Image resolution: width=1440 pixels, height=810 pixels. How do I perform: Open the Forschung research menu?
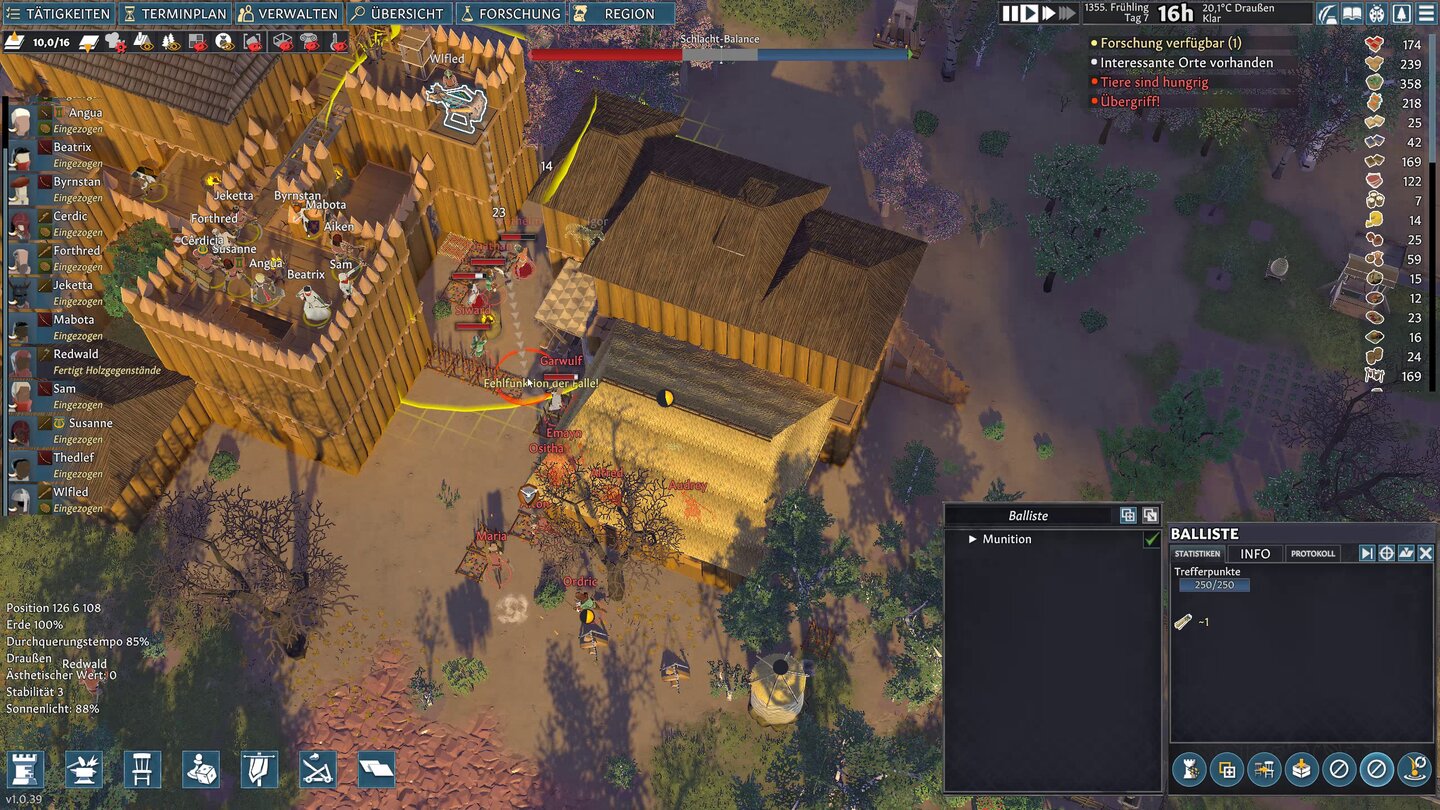click(x=510, y=14)
